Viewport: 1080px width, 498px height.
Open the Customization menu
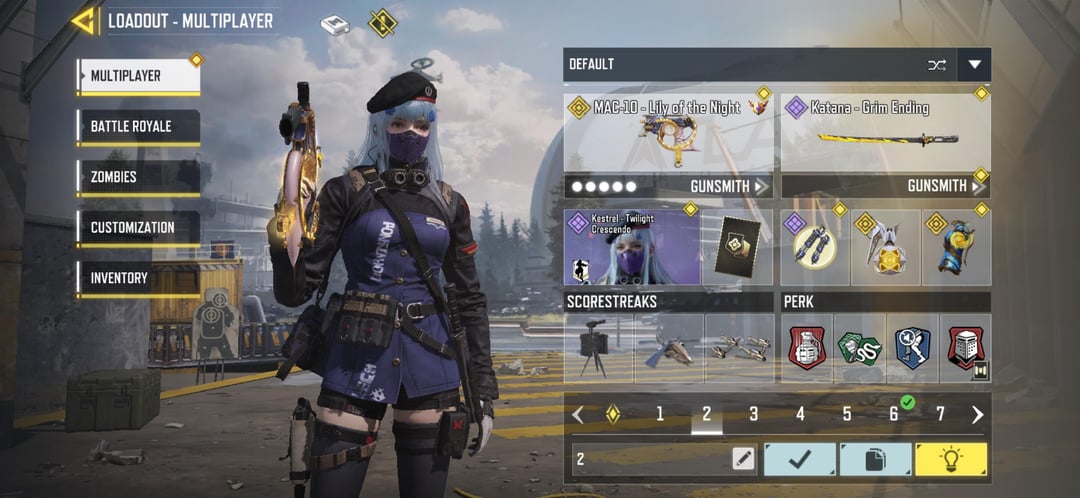click(x=138, y=228)
